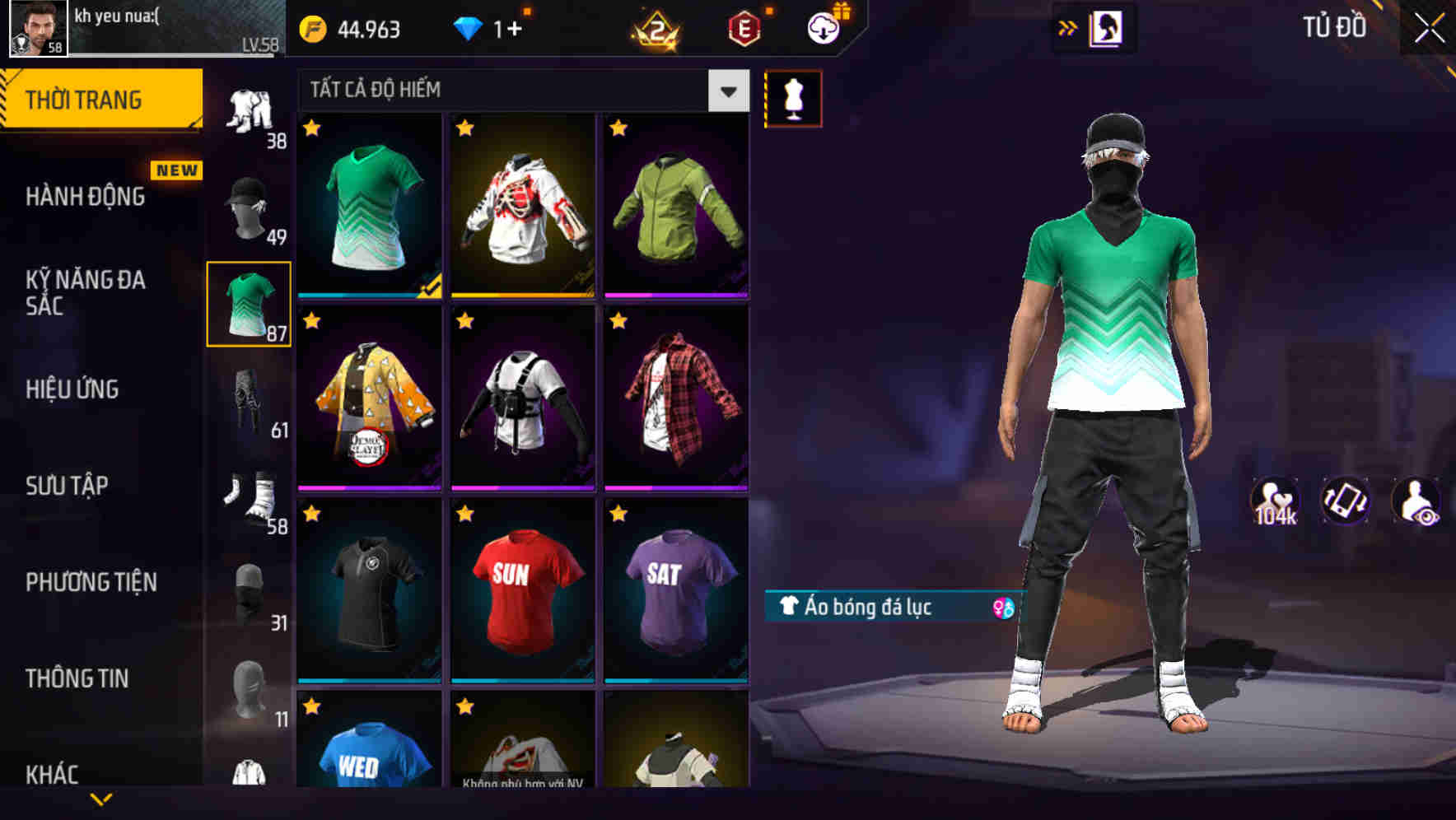The height and width of the screenshot is (820, 1456).
Task: Expand the double-arrow panel near top right
Action: tap(1067, 27)
